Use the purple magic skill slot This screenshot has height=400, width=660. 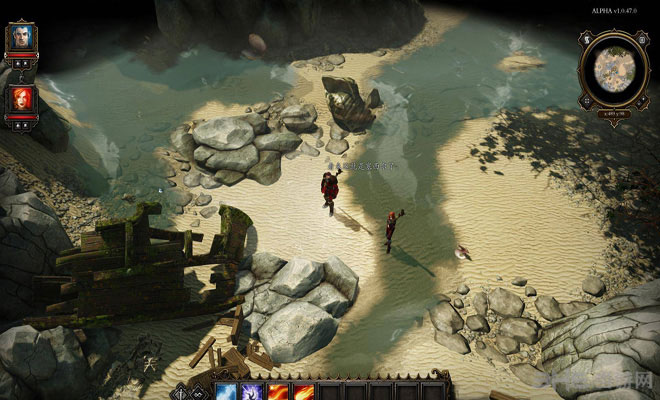click(x=253, y=390)
